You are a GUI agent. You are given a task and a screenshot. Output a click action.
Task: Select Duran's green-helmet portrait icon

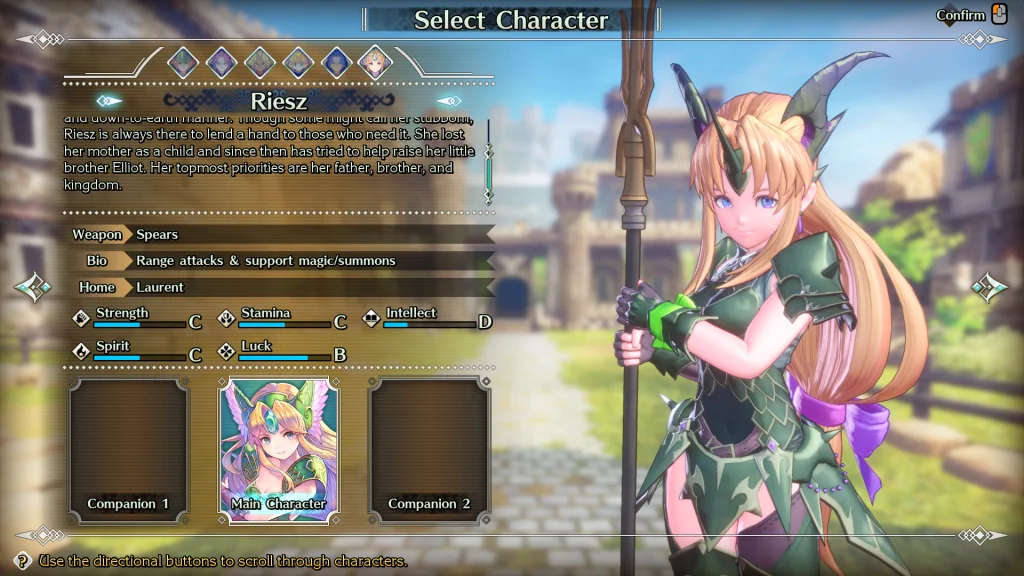(x=183, y=62)
